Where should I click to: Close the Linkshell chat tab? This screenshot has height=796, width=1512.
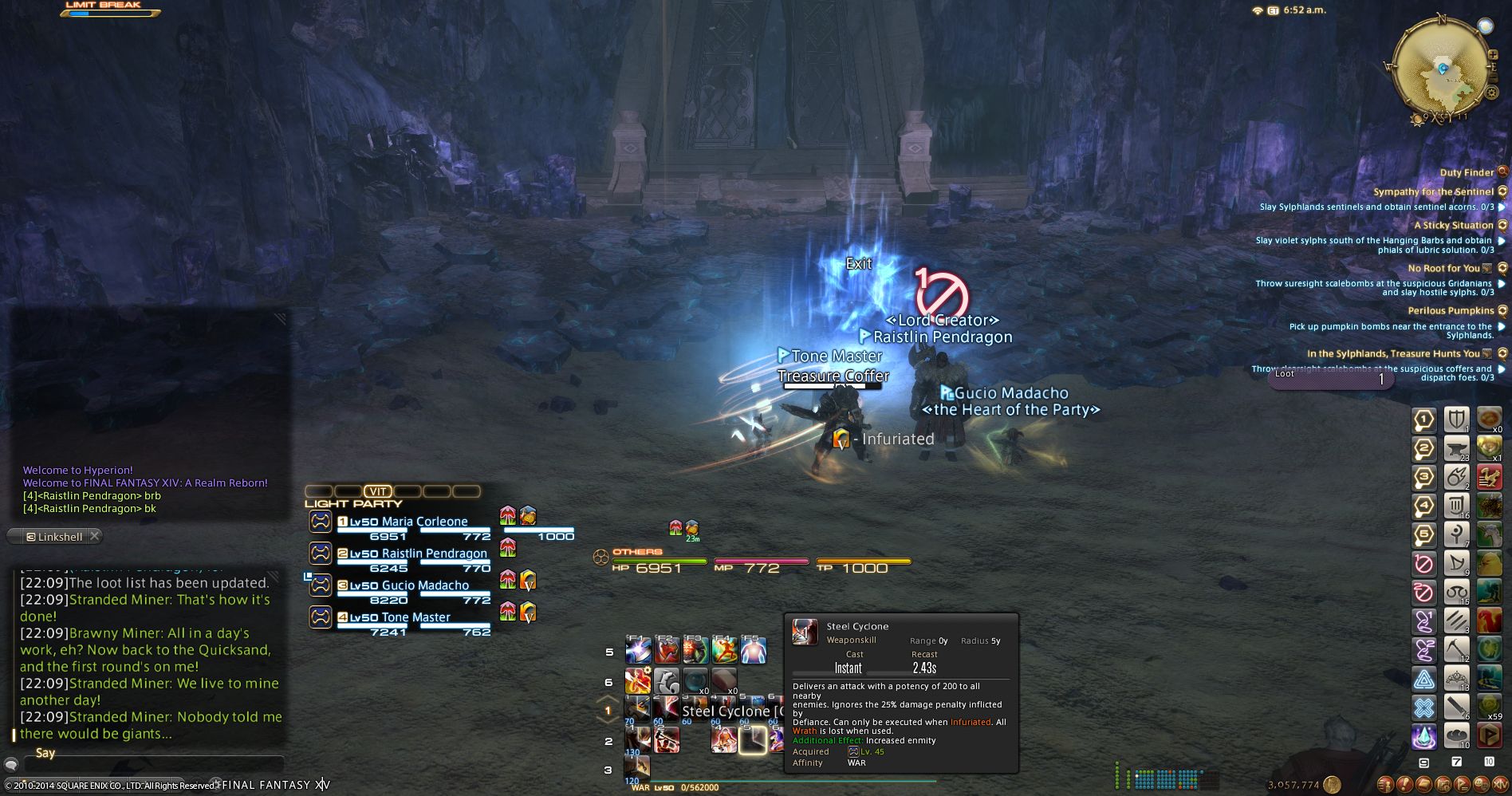[x=95, y=536]
